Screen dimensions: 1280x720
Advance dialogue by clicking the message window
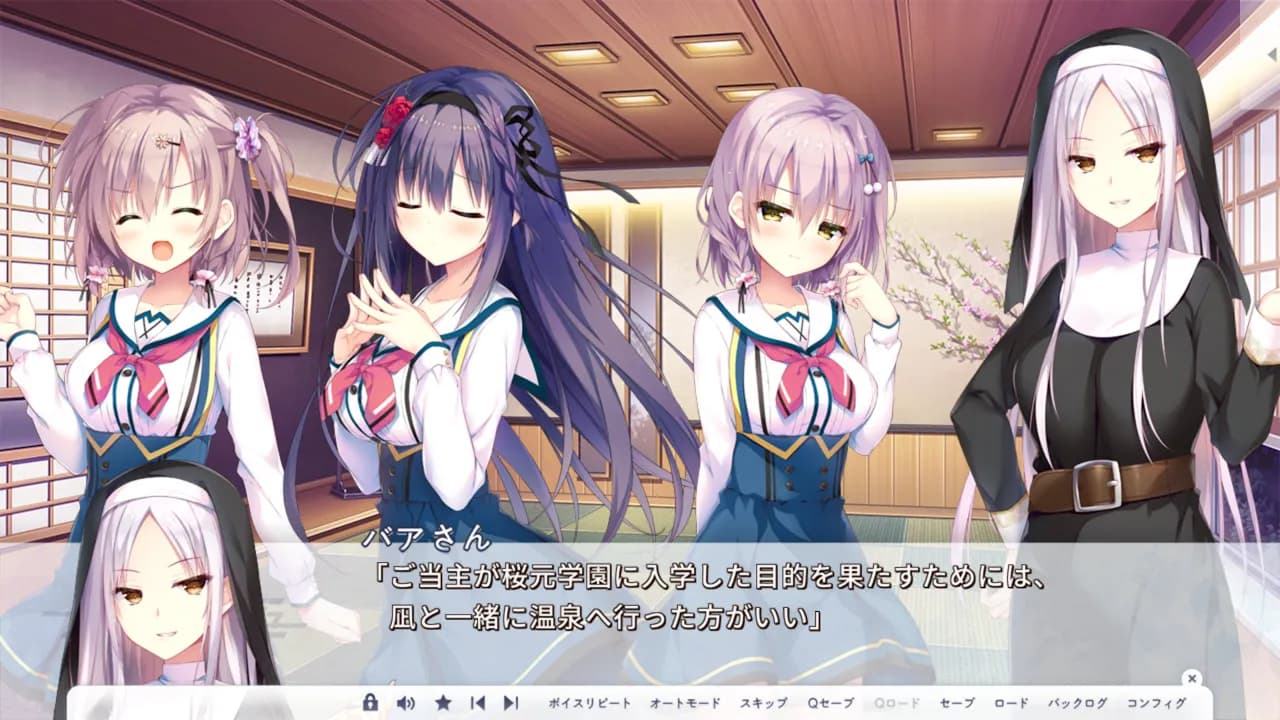pos(640,600)
